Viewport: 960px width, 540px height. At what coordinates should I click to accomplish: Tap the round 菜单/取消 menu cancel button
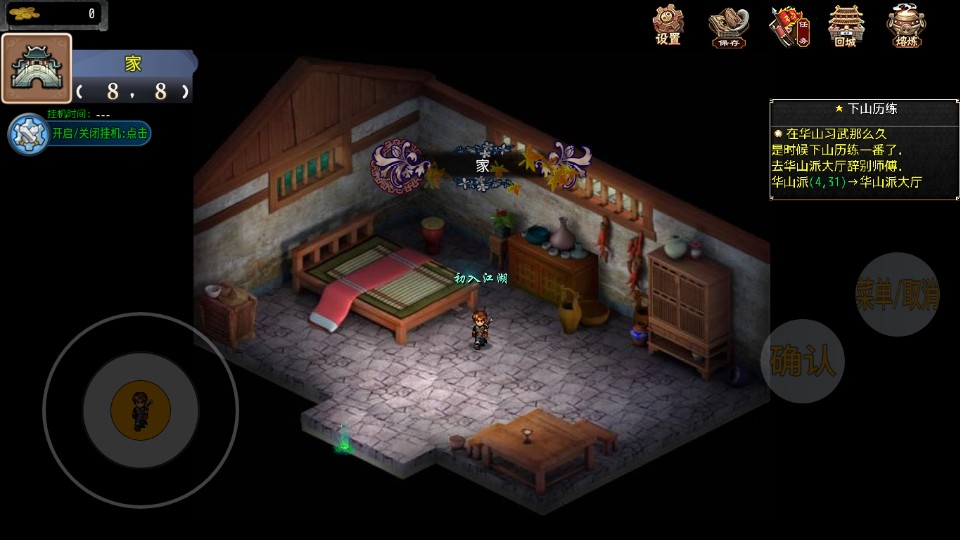[897, 294]
